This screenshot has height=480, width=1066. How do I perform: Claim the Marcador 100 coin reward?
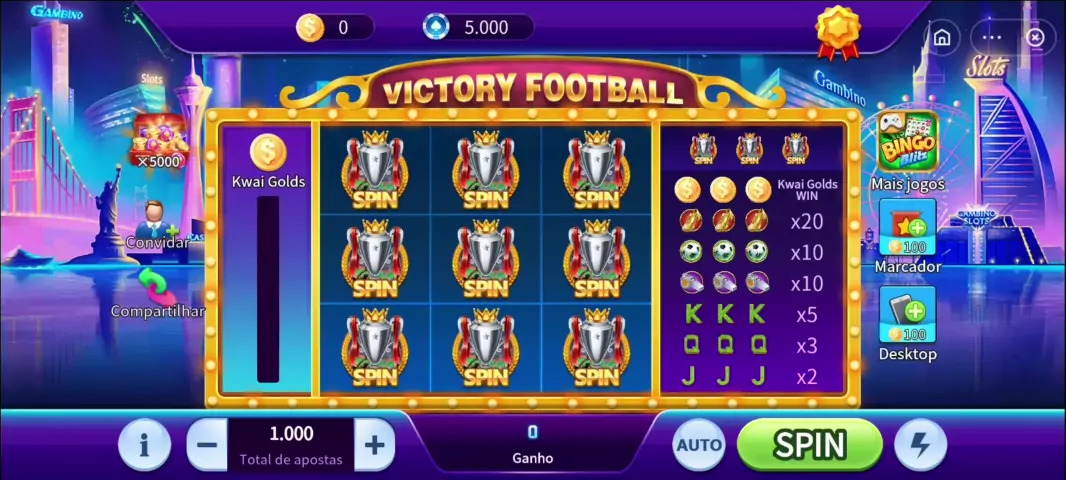[907, 229]
